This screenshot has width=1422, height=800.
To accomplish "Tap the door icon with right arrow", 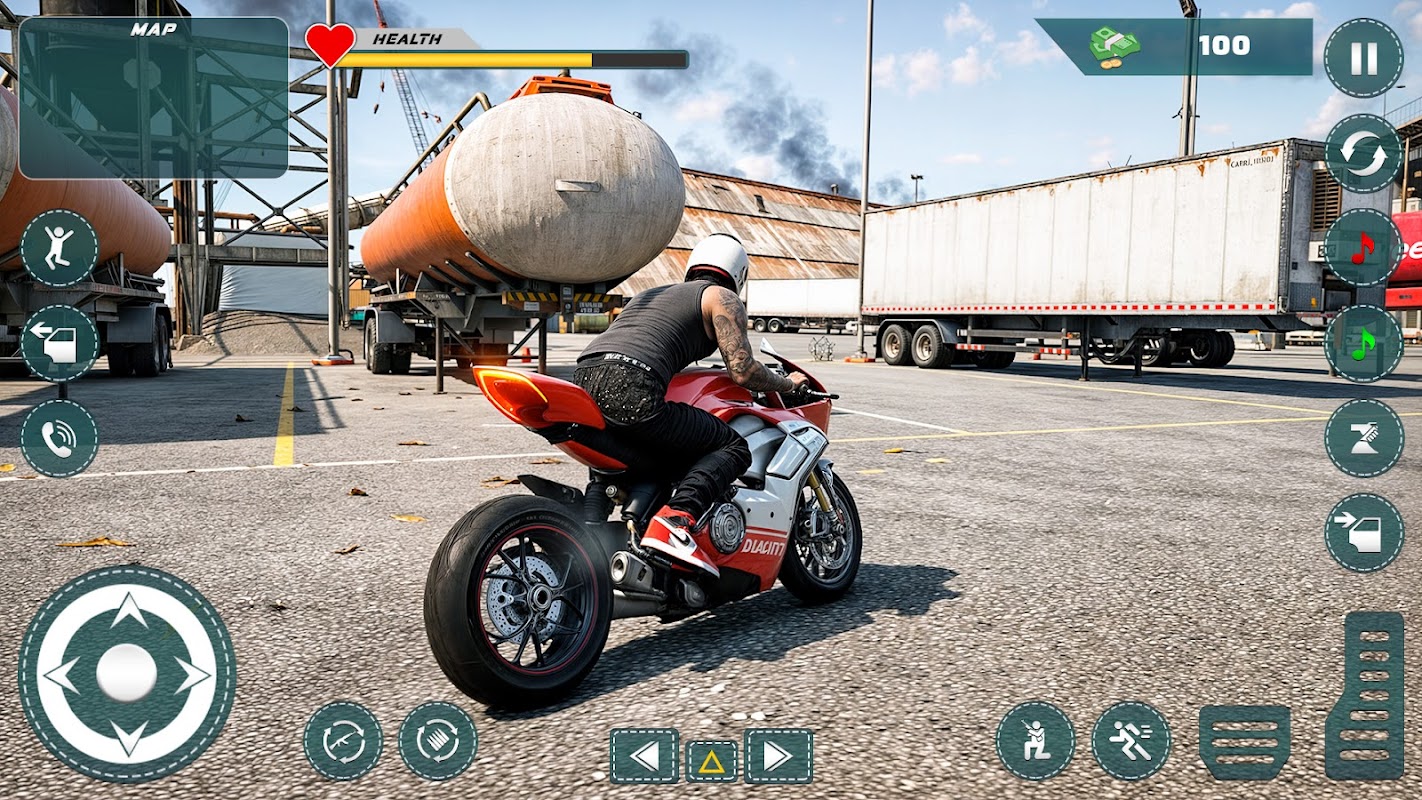I will [x=1363, y=533].
